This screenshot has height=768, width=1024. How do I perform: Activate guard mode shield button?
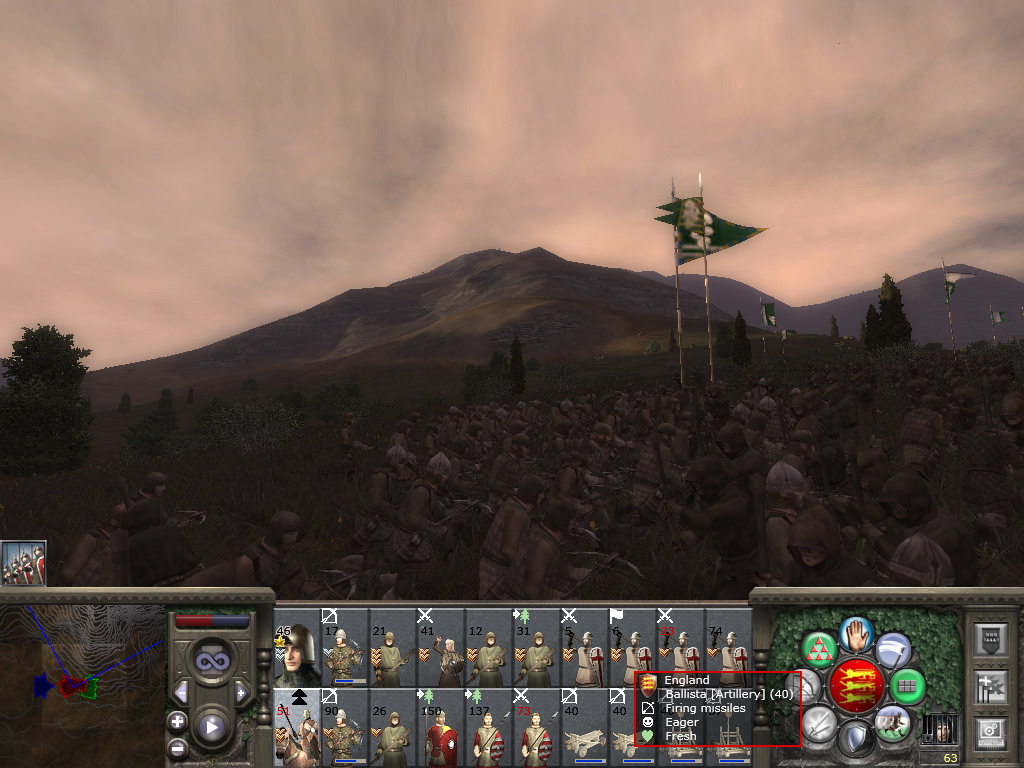(x=856, y=739)
